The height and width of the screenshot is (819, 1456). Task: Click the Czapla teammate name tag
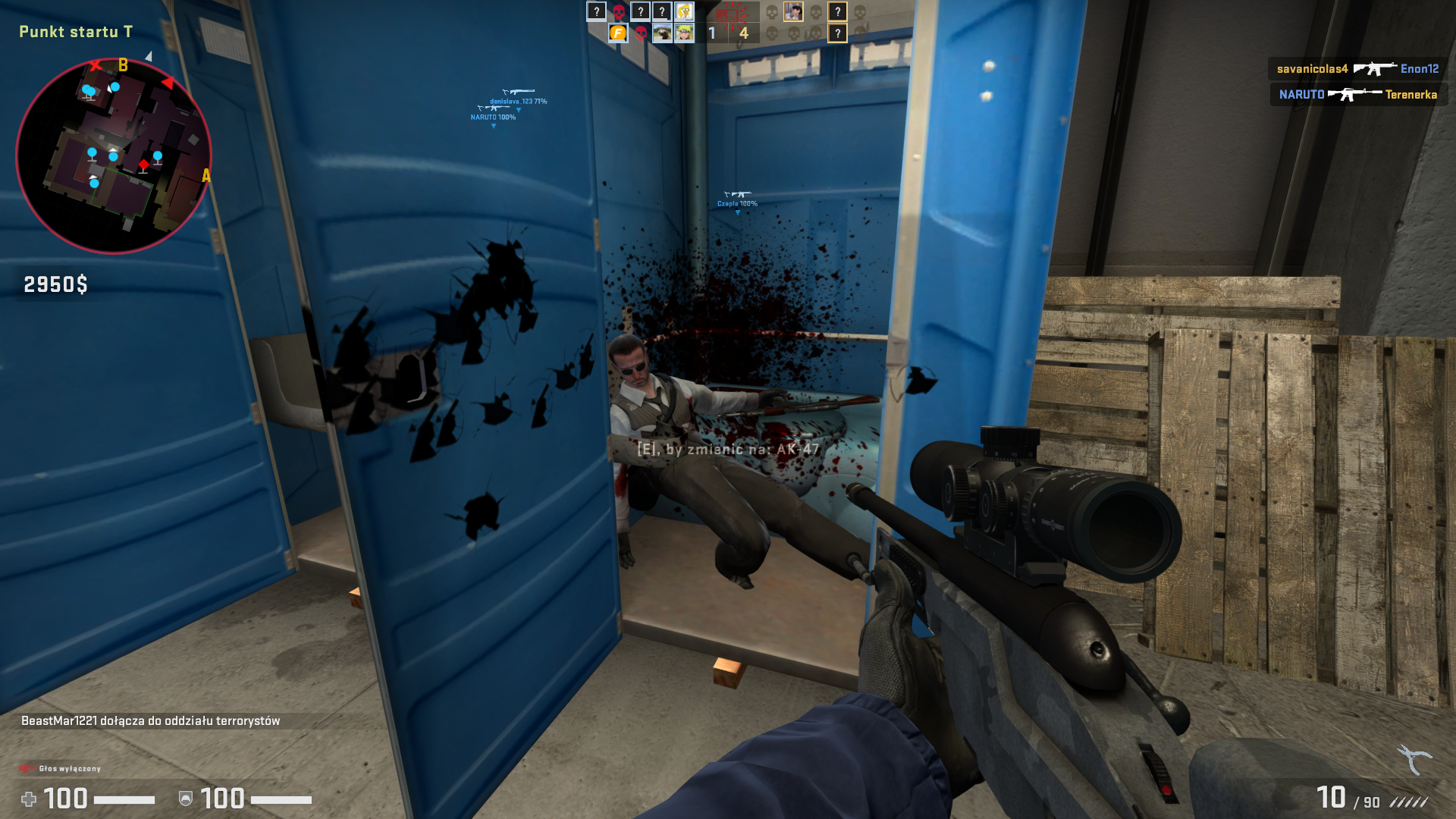737,203
